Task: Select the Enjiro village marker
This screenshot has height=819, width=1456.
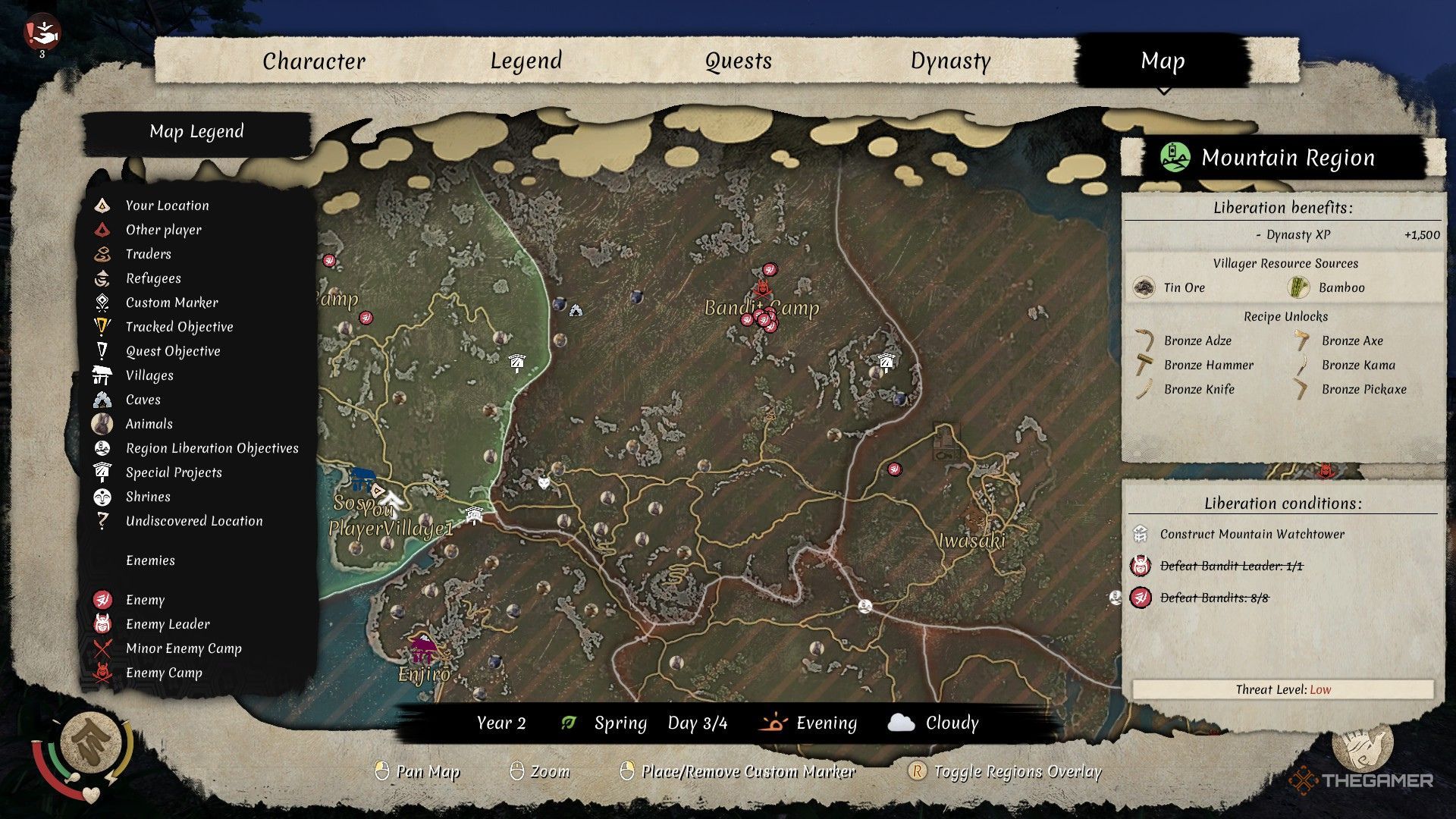Action: click(422, 650)
